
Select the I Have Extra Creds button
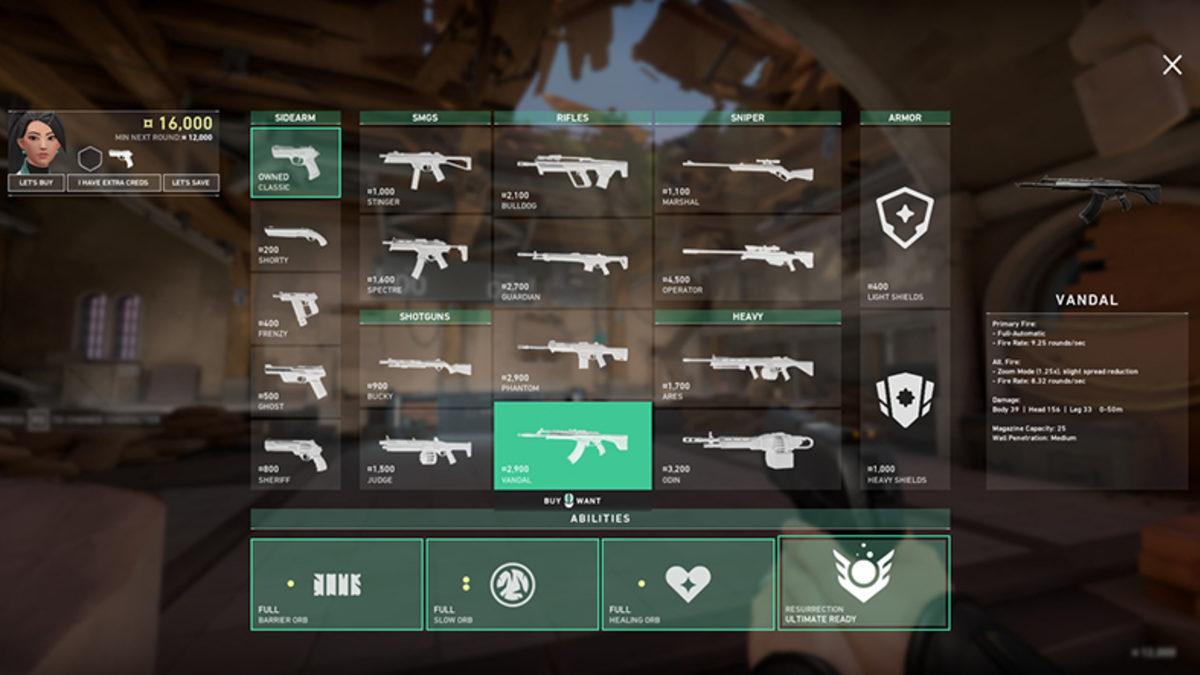[114, 183]
